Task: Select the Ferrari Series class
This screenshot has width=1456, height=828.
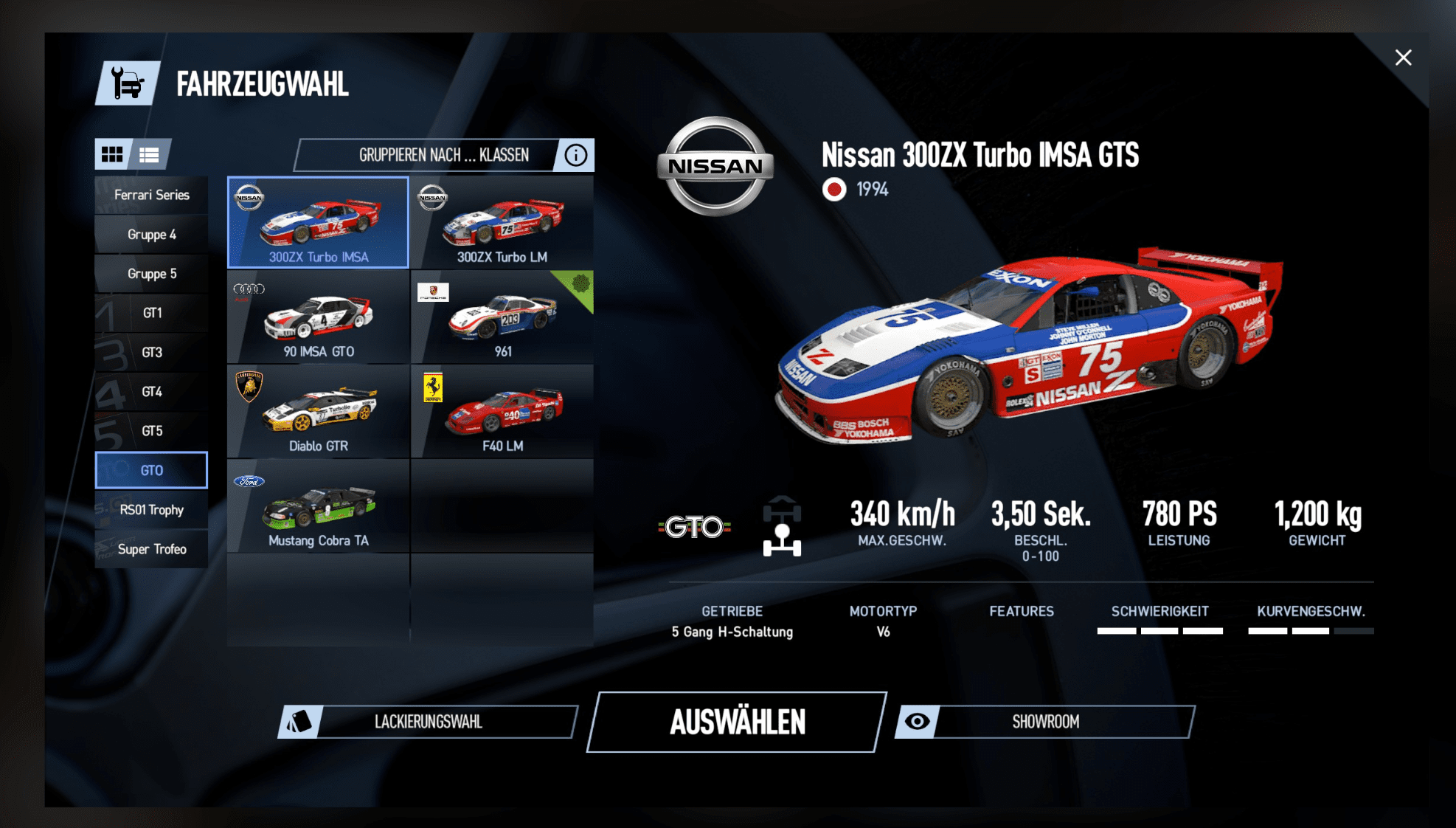Action: [151, 195]
